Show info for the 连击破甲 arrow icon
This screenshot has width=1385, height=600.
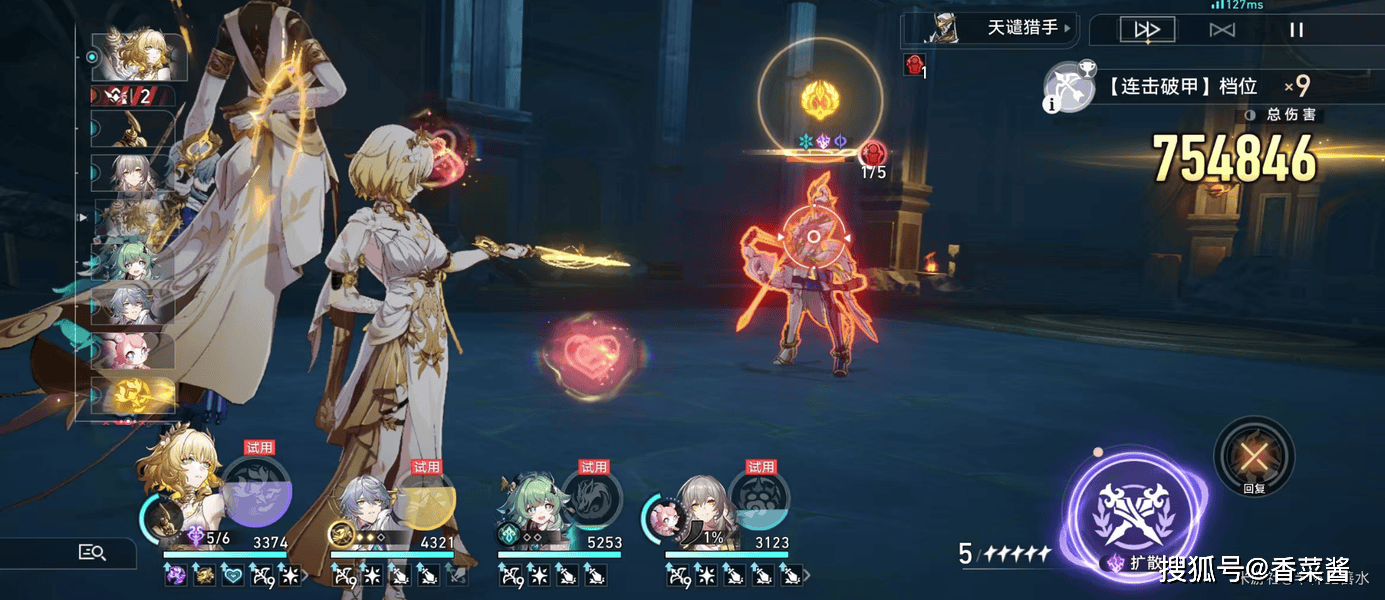coord(1068,86)
